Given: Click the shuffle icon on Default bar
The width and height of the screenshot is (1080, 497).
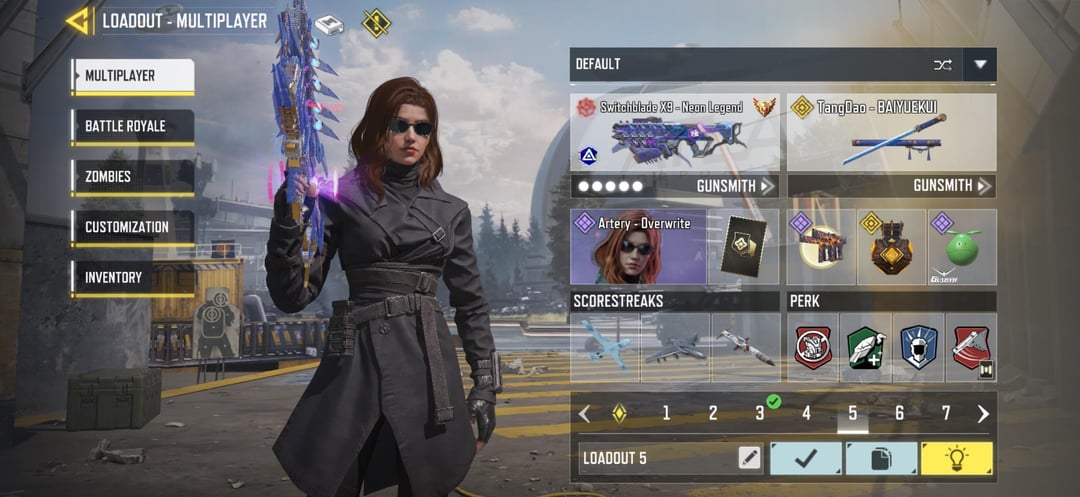Looking at the screenshot, I should tap(942, 65).
